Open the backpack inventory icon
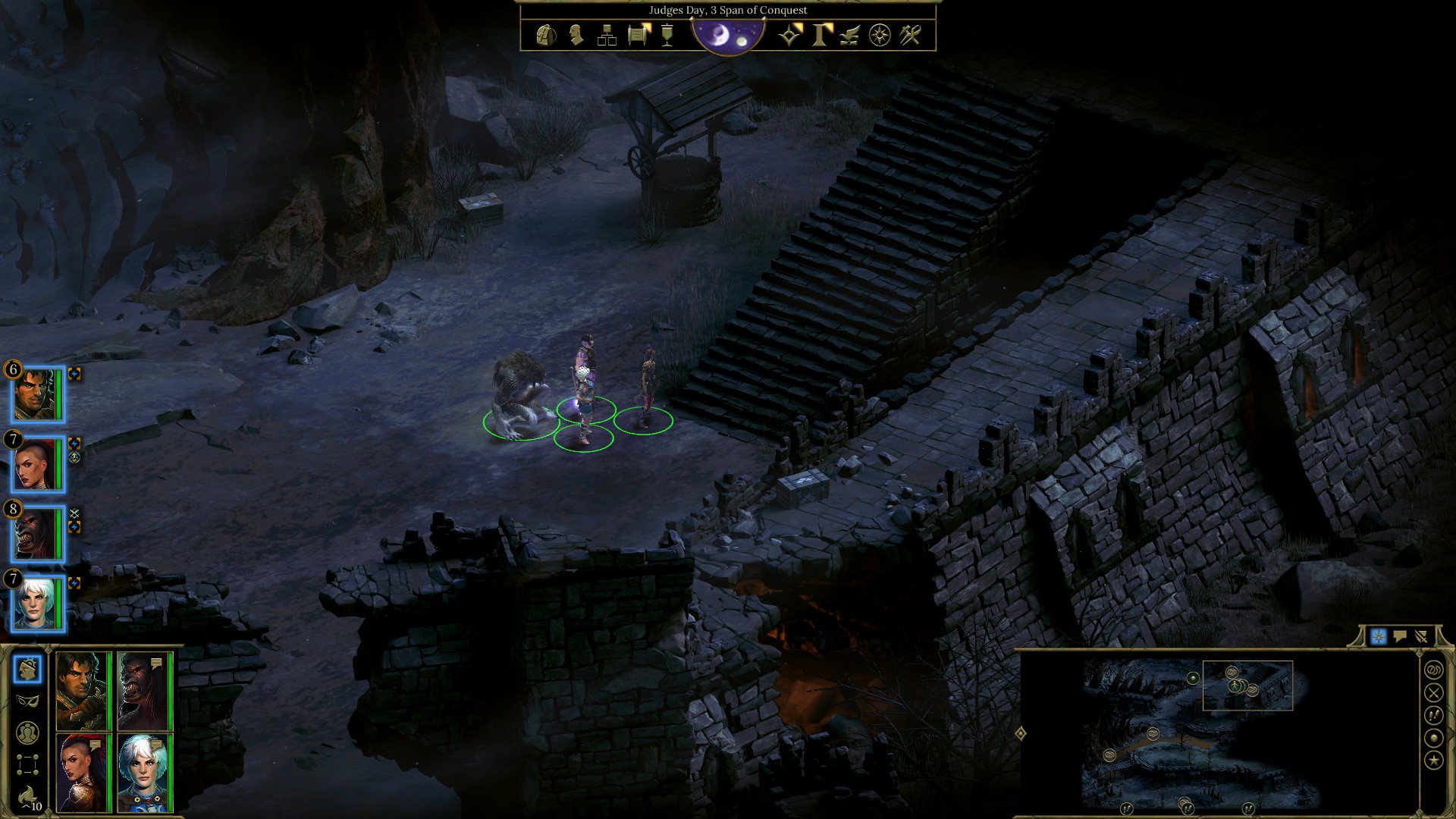The height and width of the screenshot is (819, 1456). point(546,36)
